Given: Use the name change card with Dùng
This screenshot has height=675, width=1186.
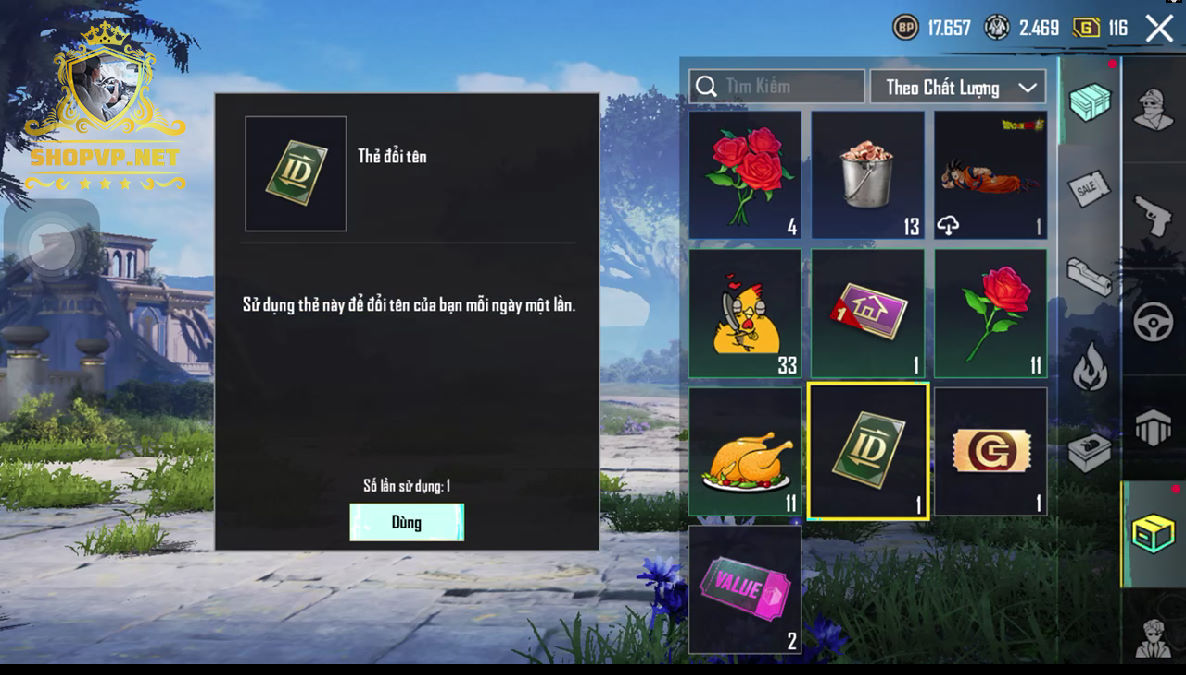Looking at the screenshot, I should coord(406,522).
